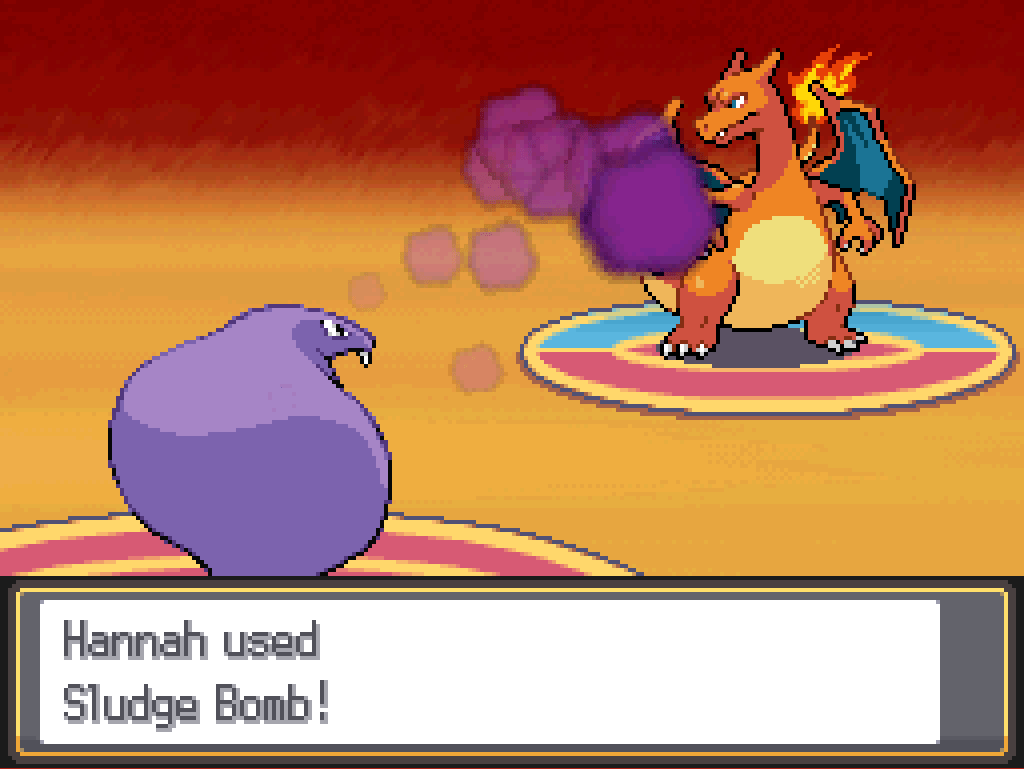Advance the Sludge Bomb battle message box
1024x769 pixels.
pos(490,671)
